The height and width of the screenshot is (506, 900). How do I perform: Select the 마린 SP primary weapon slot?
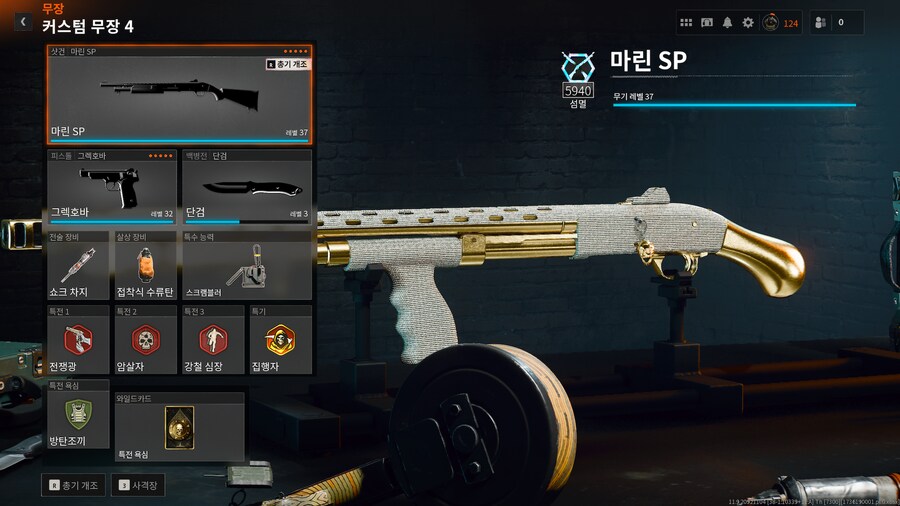(x=180, y=95)
